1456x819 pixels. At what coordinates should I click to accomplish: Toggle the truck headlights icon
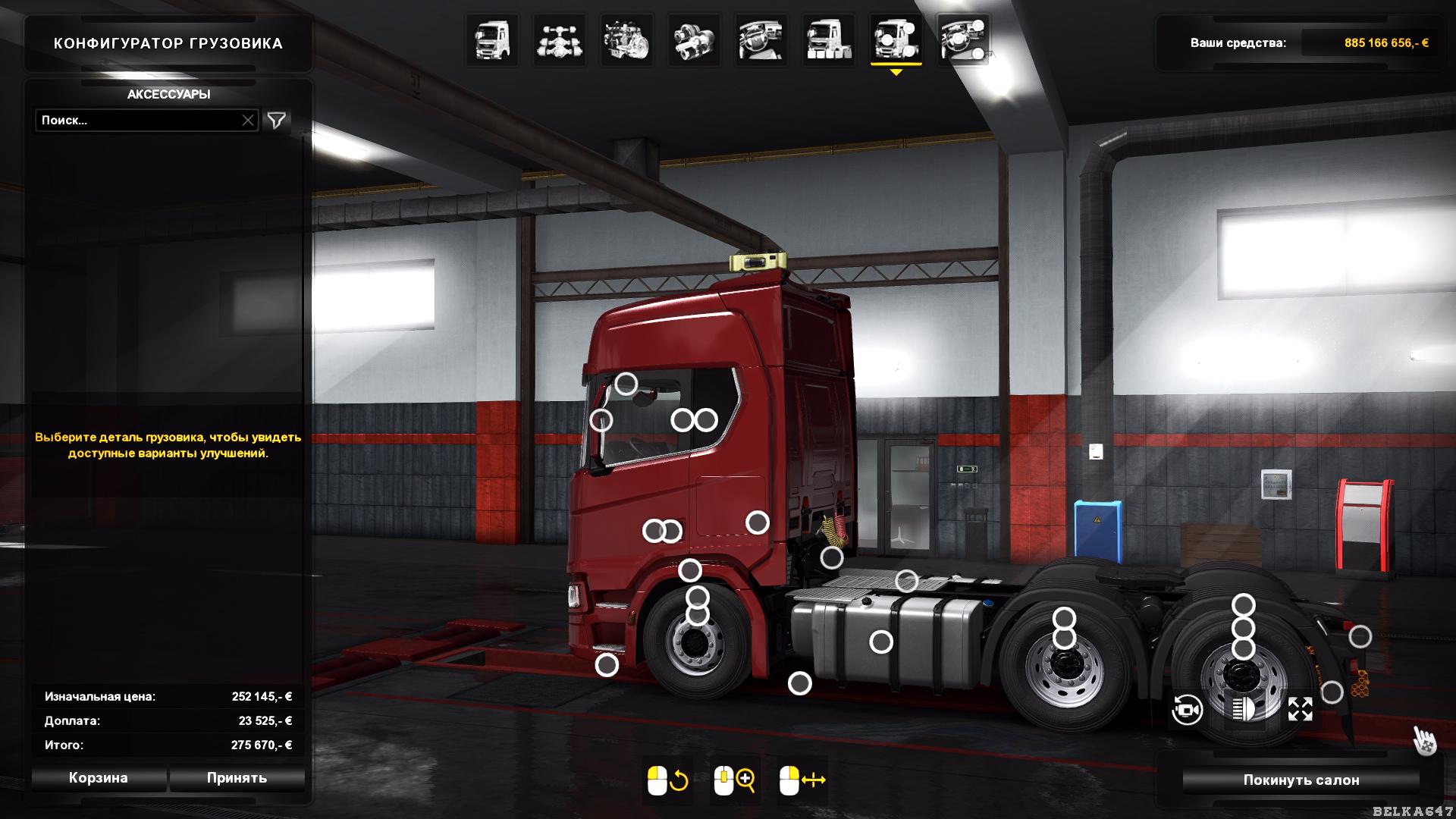coord(1244,710)
